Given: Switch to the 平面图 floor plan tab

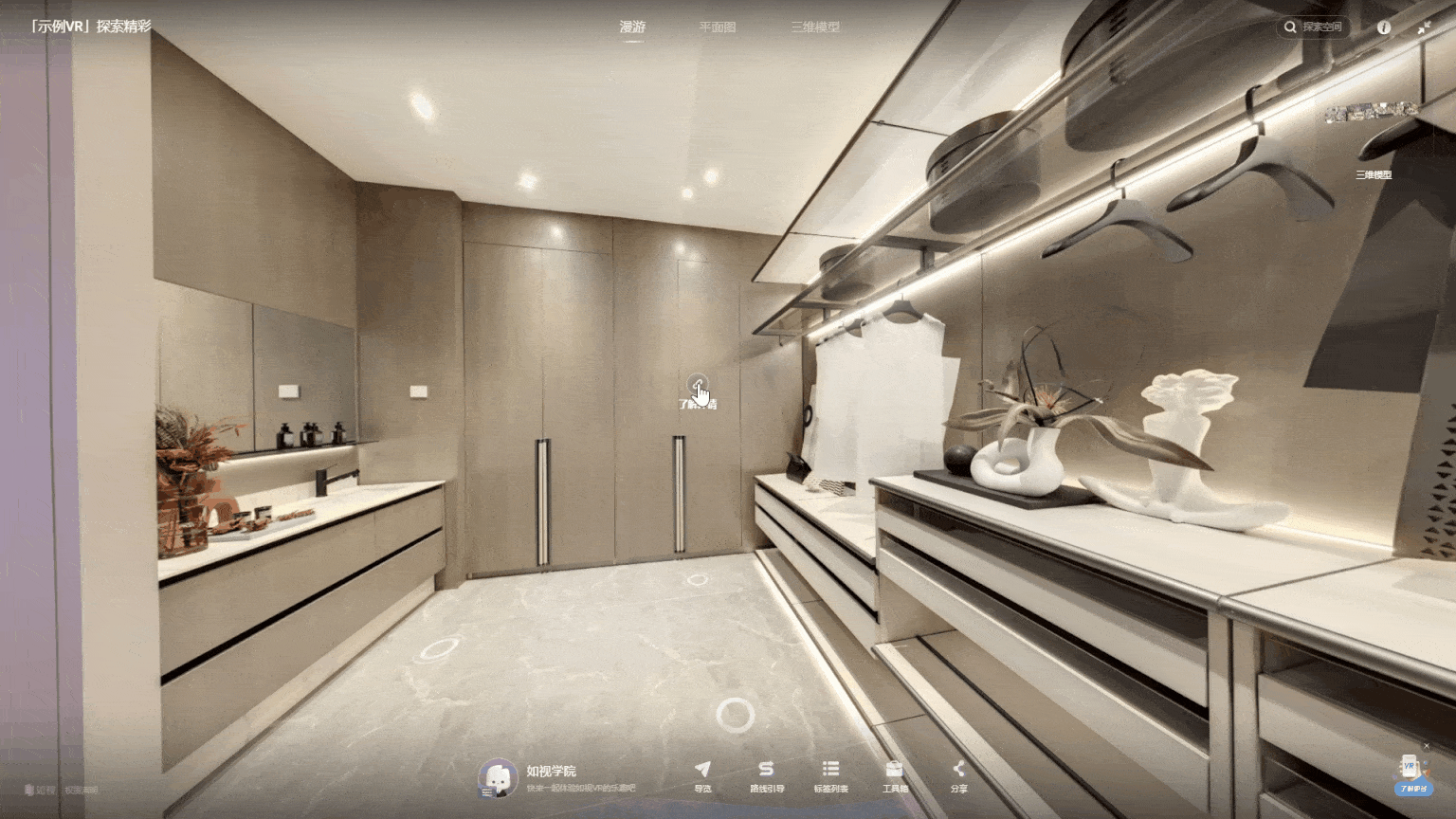Looking at the screenshot, I should (716, 27).
